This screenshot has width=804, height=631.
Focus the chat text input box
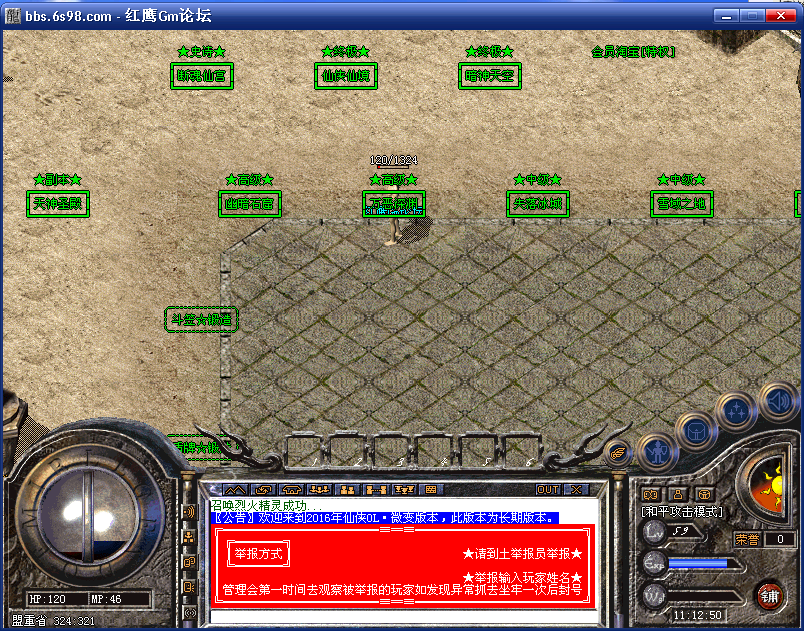click(x=400, y=615)
